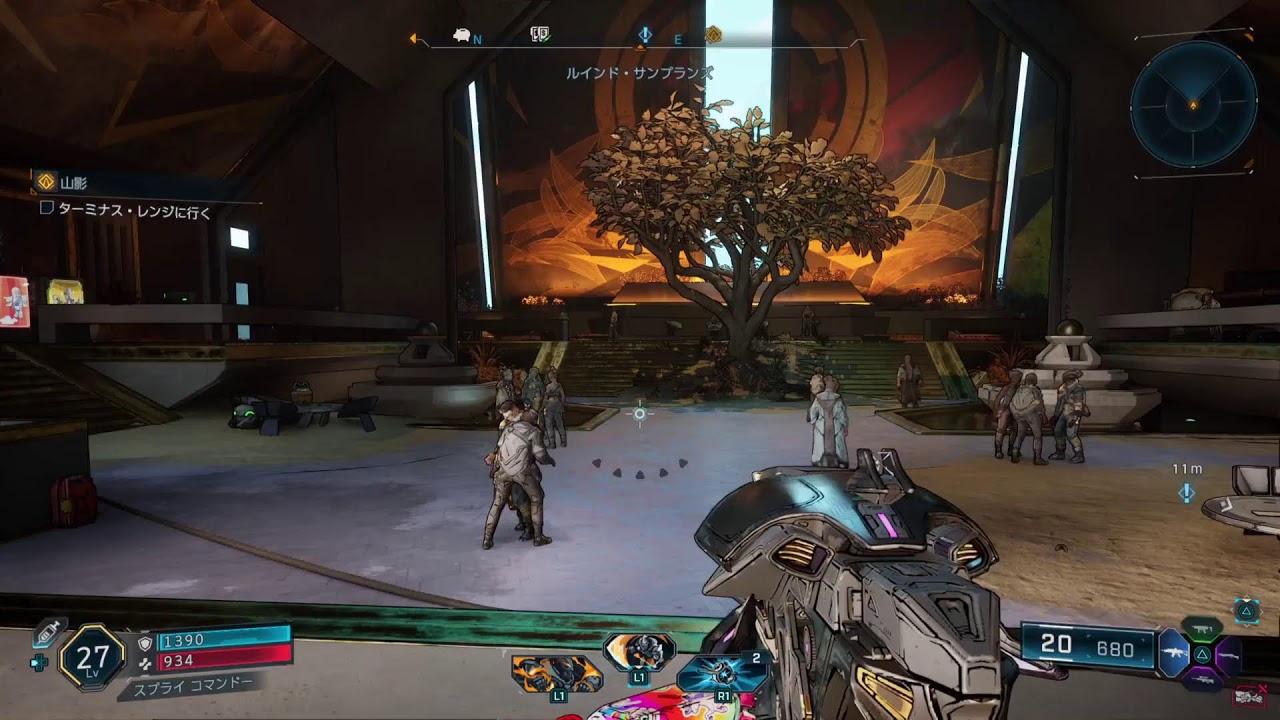Switch to the green SMG weapon slot
1280x720 pixels.
click(1202, 629)
